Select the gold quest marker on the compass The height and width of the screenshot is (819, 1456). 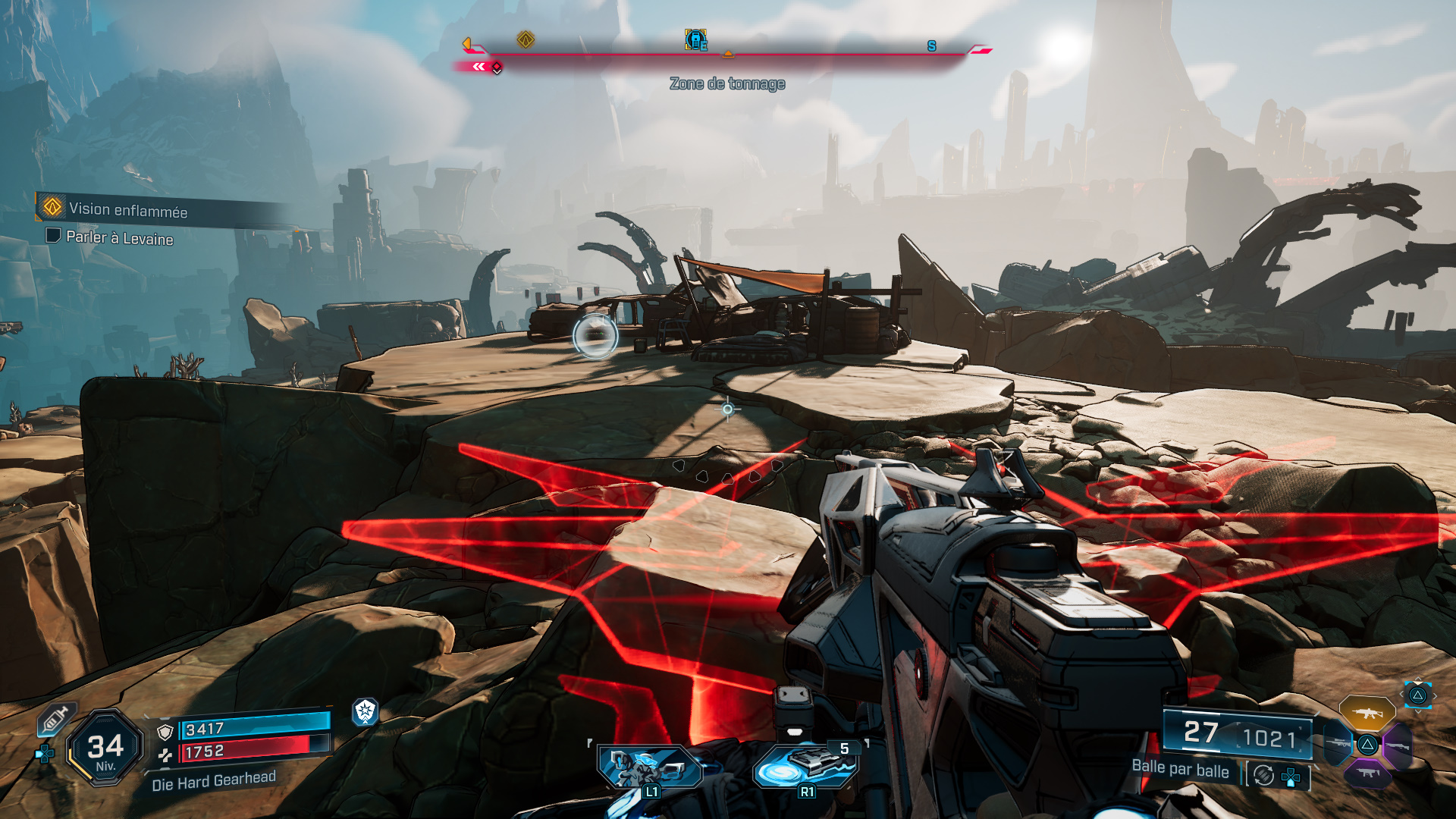(526, 39)
